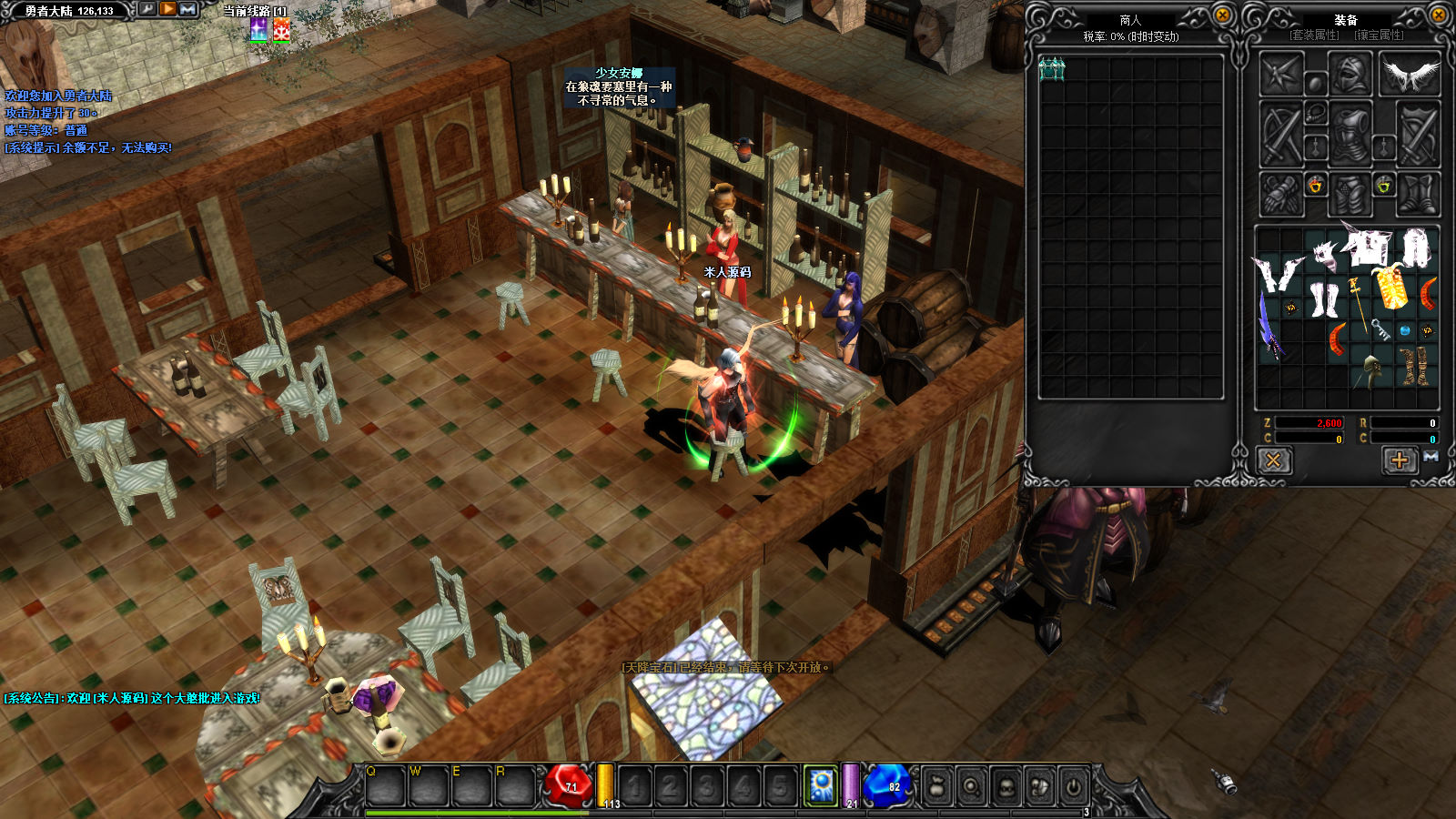Select the snowflake buff icon

(282, 30)
